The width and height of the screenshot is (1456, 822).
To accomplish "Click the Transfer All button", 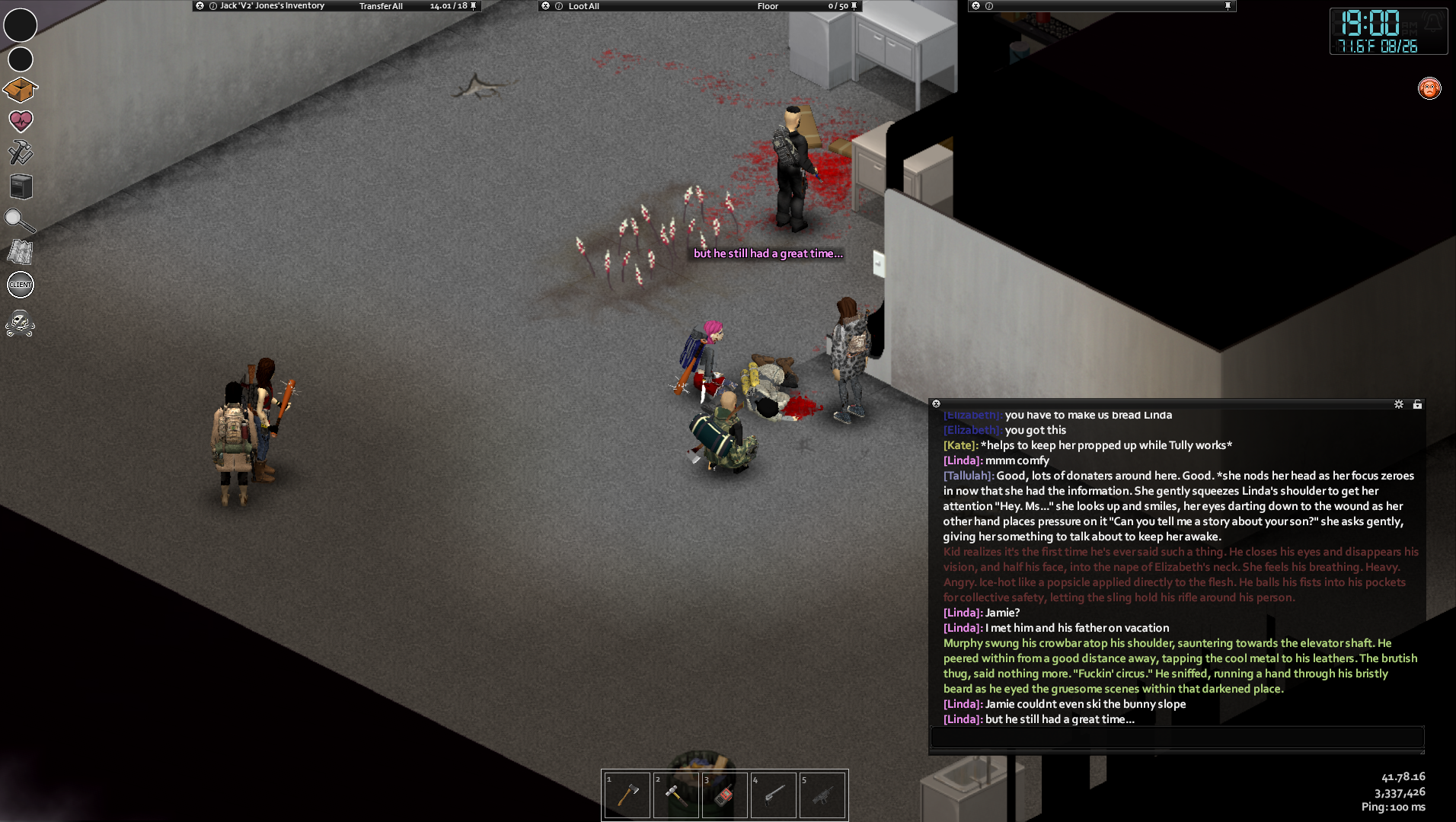I will tap(381, 6).
